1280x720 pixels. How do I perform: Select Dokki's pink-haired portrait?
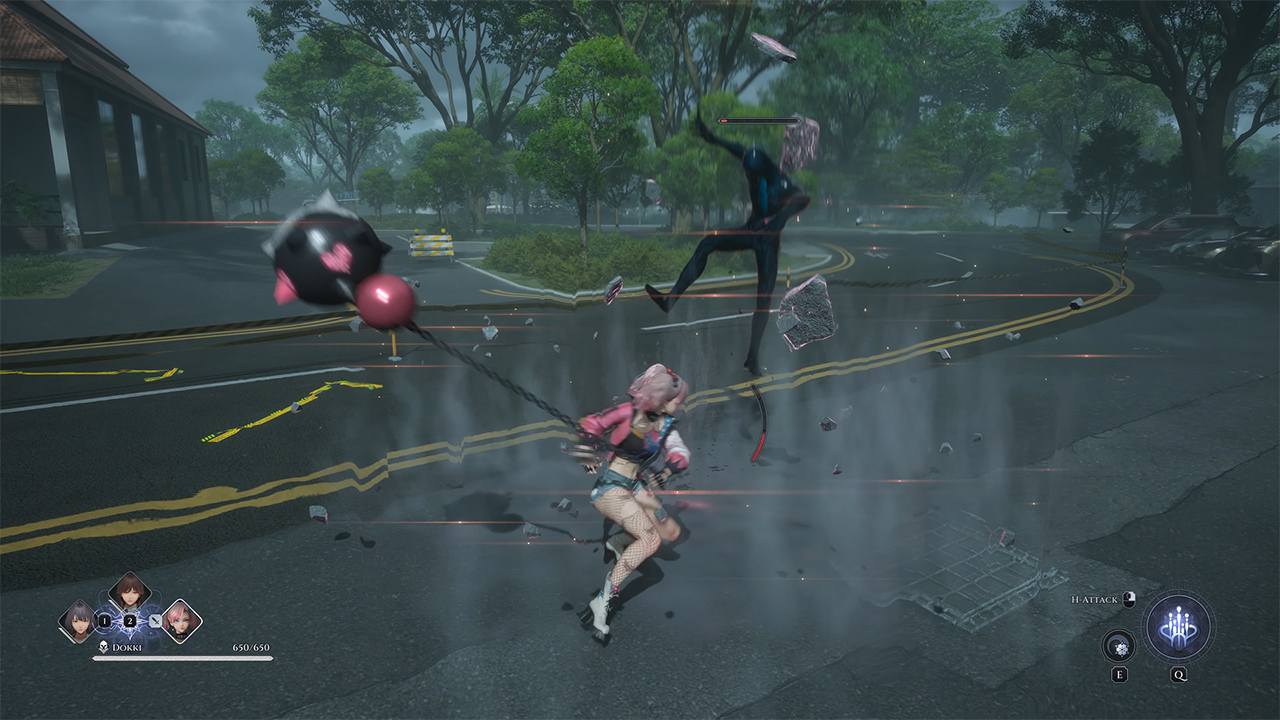click(181, 622)
